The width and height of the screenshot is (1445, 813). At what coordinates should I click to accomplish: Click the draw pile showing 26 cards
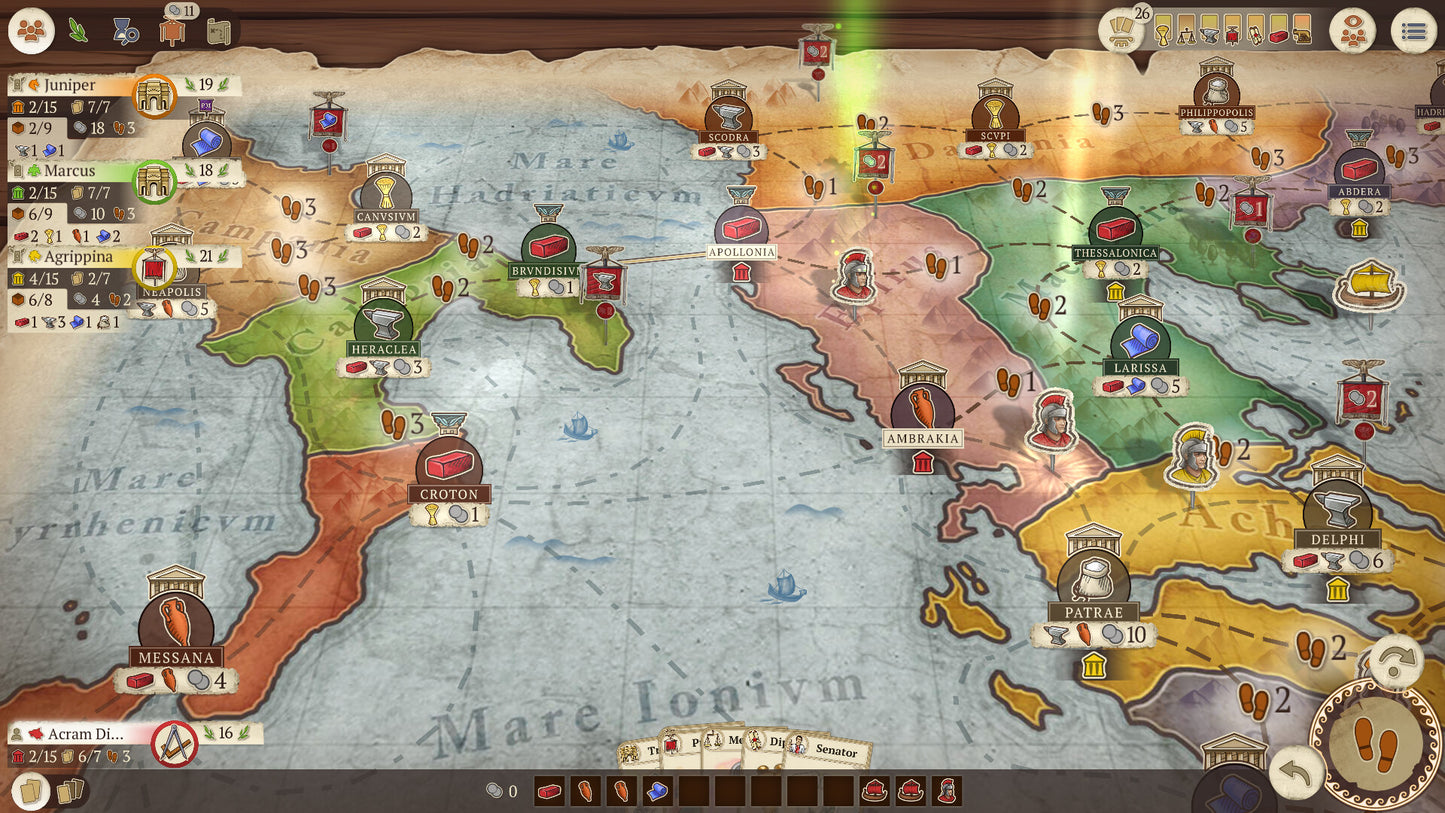tap(1122, 30)
